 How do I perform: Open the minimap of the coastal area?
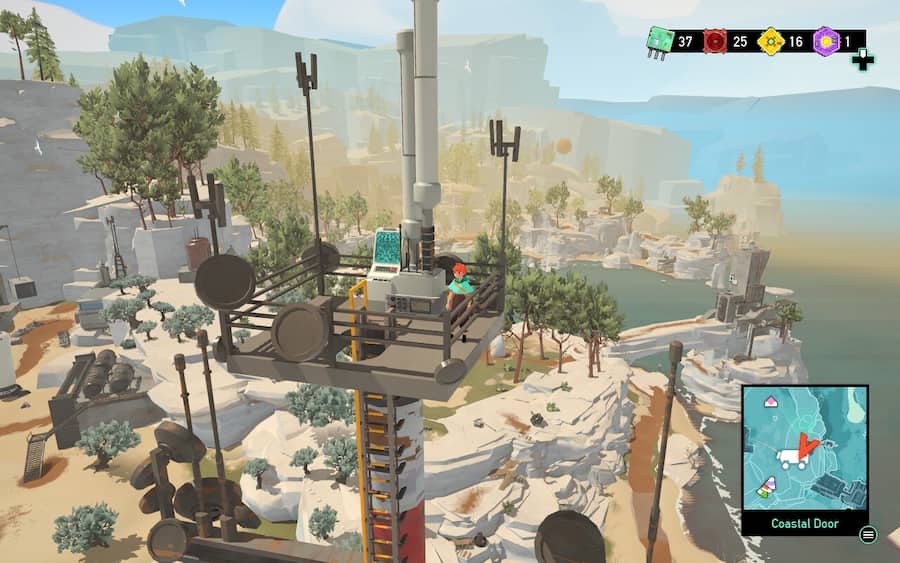pos(805,448)
